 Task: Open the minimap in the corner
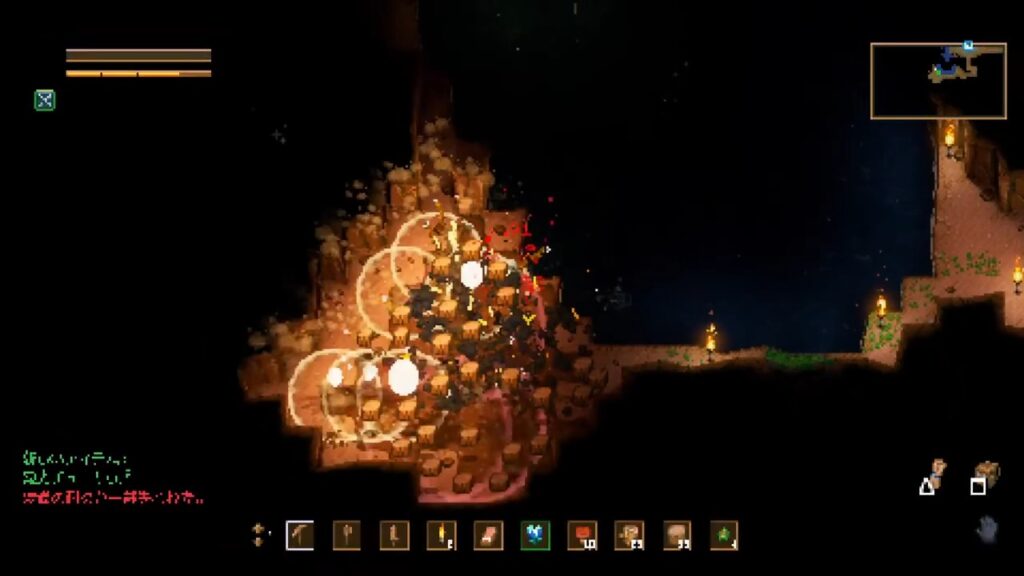coord(938,81)
